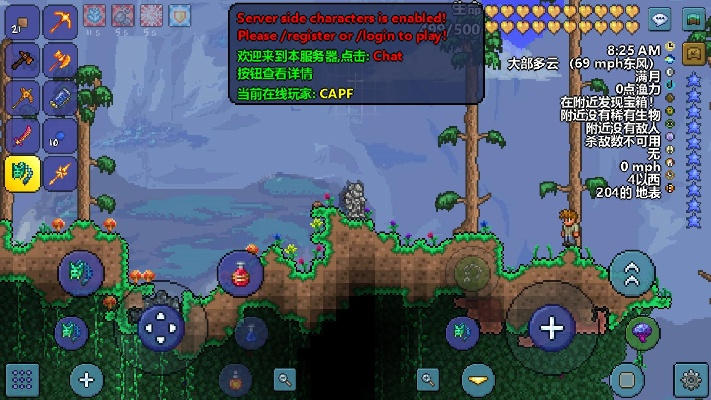Select the golden spear hotbar slot

point(60,173)
